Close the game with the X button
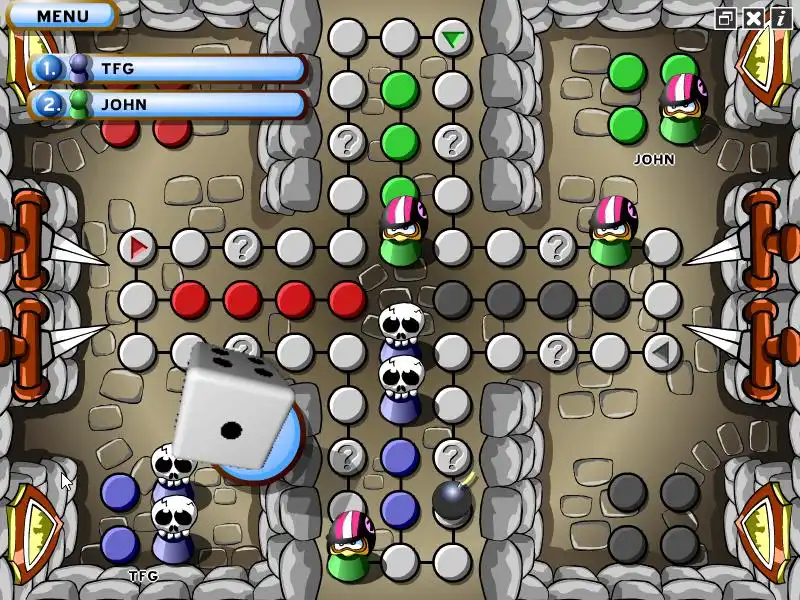The height and width of the screenshot is (600, 800). pos(751,18)
